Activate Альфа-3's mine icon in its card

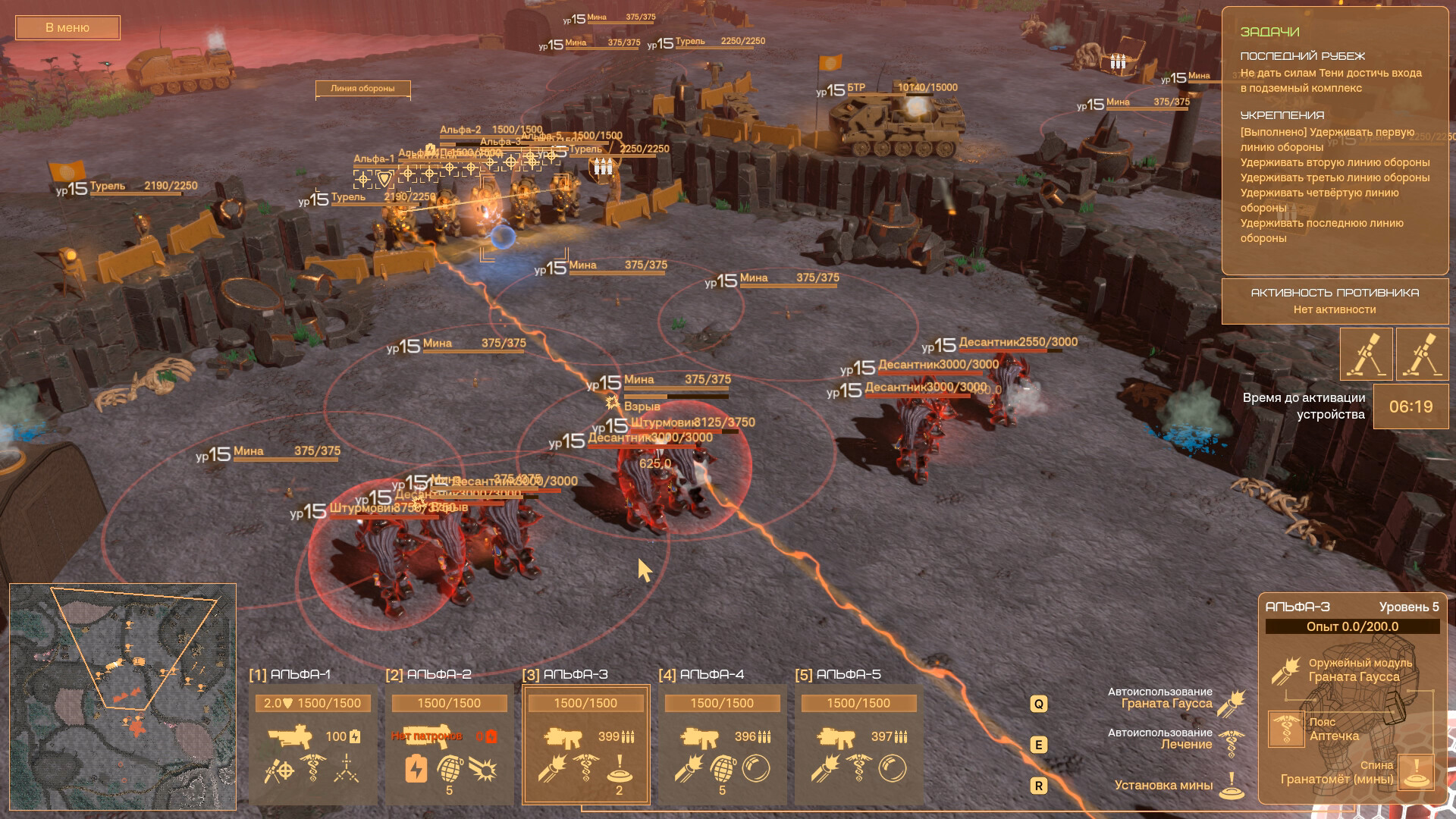coord(619,769)
